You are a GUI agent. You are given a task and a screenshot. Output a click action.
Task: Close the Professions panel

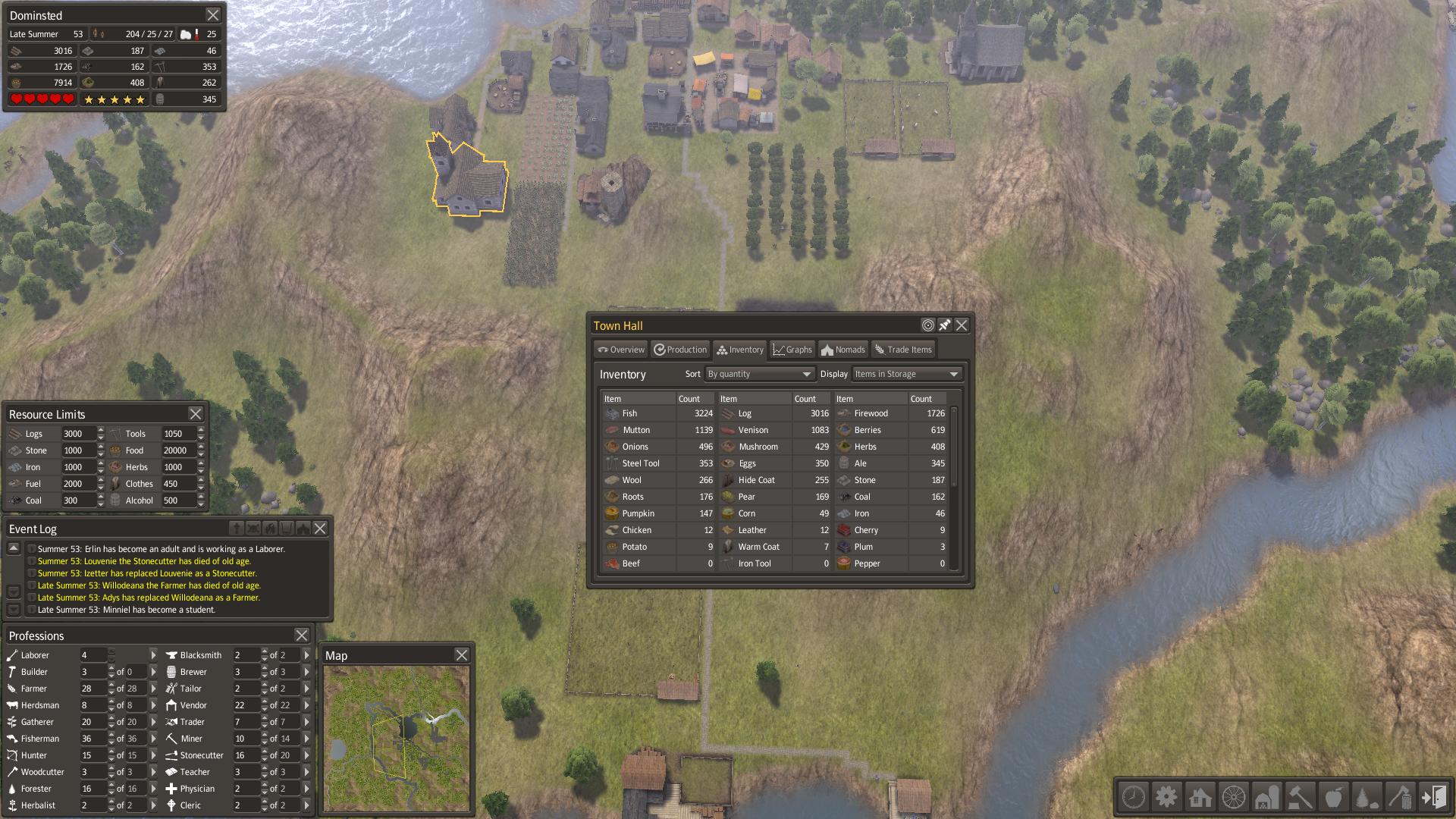(x=302, y=635)
